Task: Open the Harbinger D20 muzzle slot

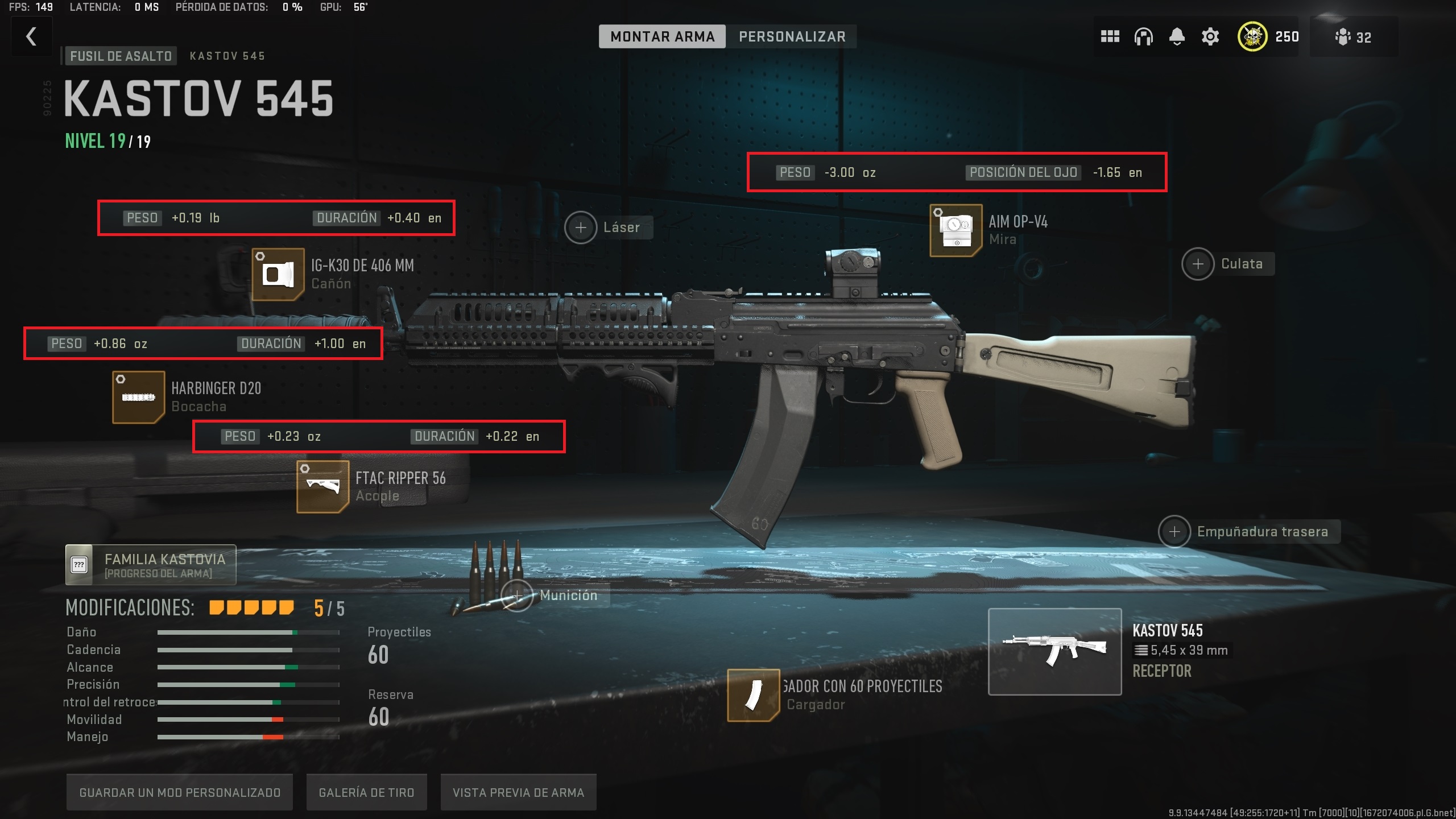Action: [x=138, y=397]
